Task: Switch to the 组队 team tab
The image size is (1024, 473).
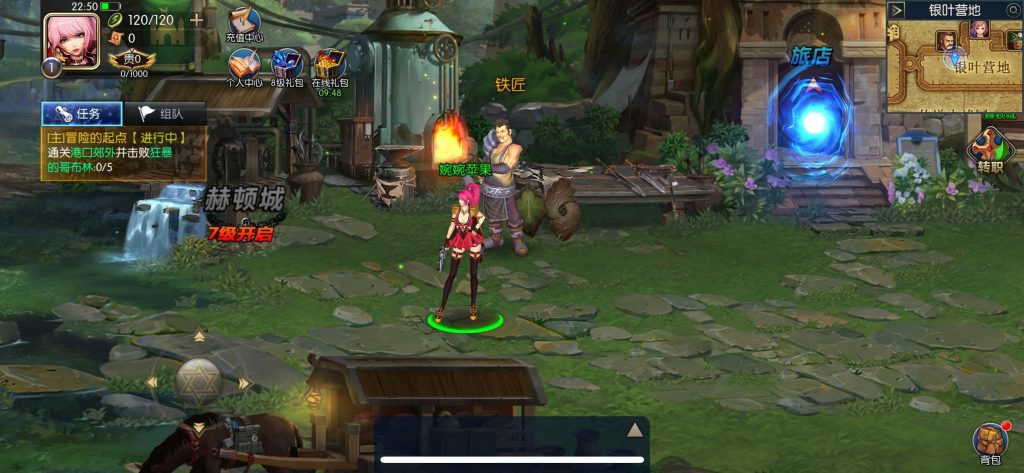Action: (164, 113)
